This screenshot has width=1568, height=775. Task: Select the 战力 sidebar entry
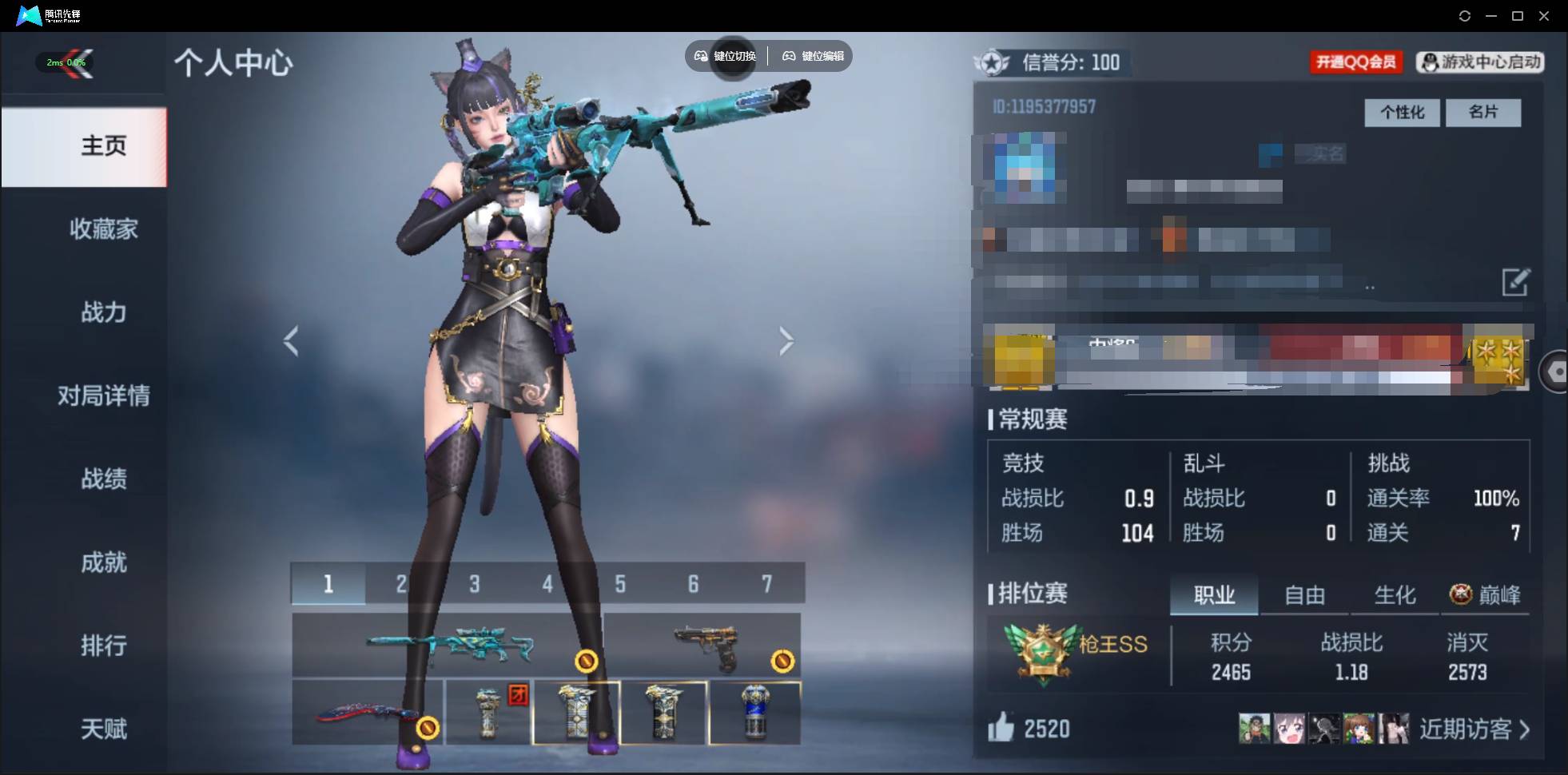point(103,312)
